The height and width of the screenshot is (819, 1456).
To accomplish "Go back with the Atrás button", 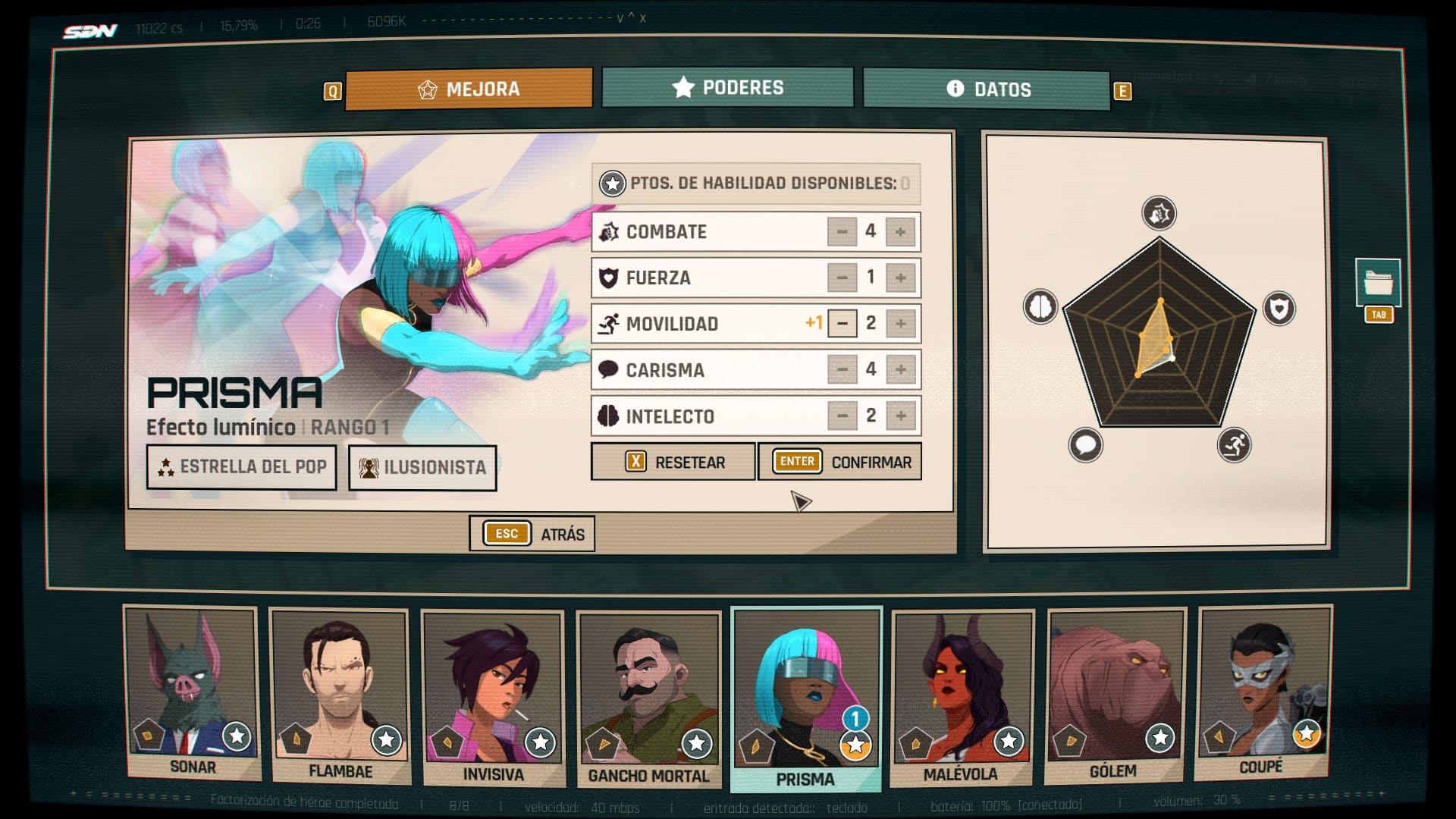I will [532, 534].
